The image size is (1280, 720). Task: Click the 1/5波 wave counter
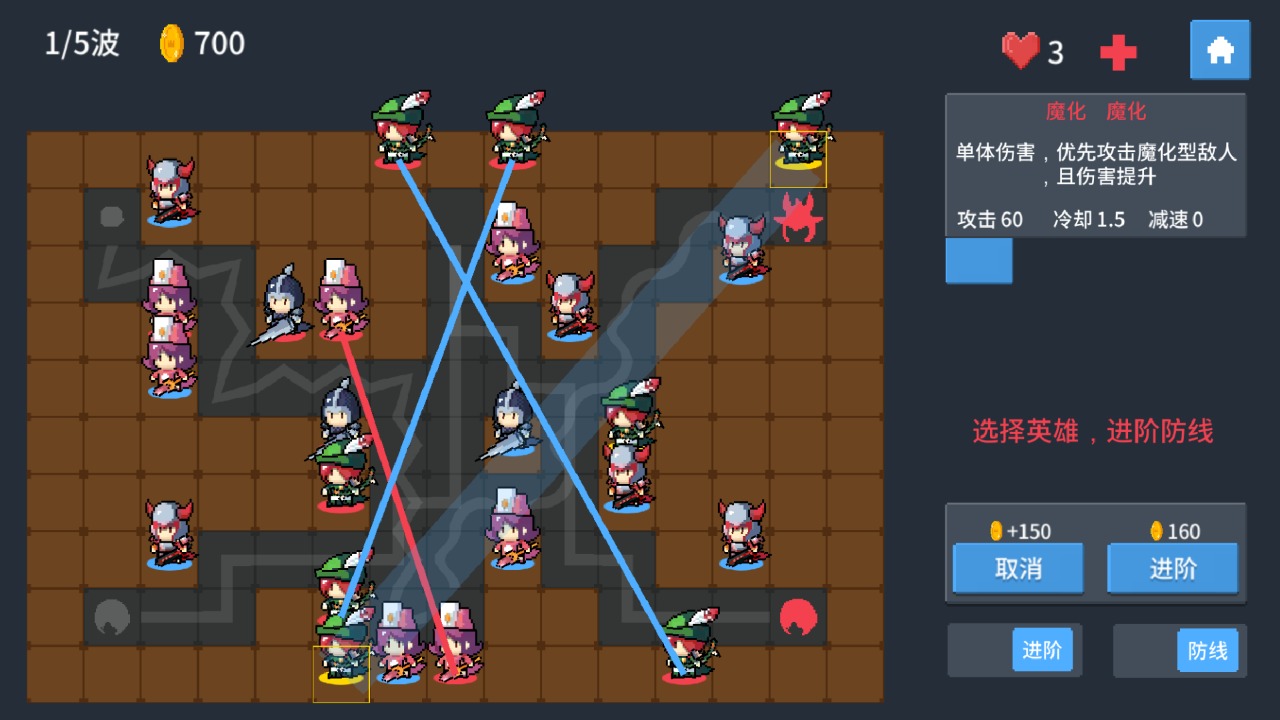click(x=79, y=43)
